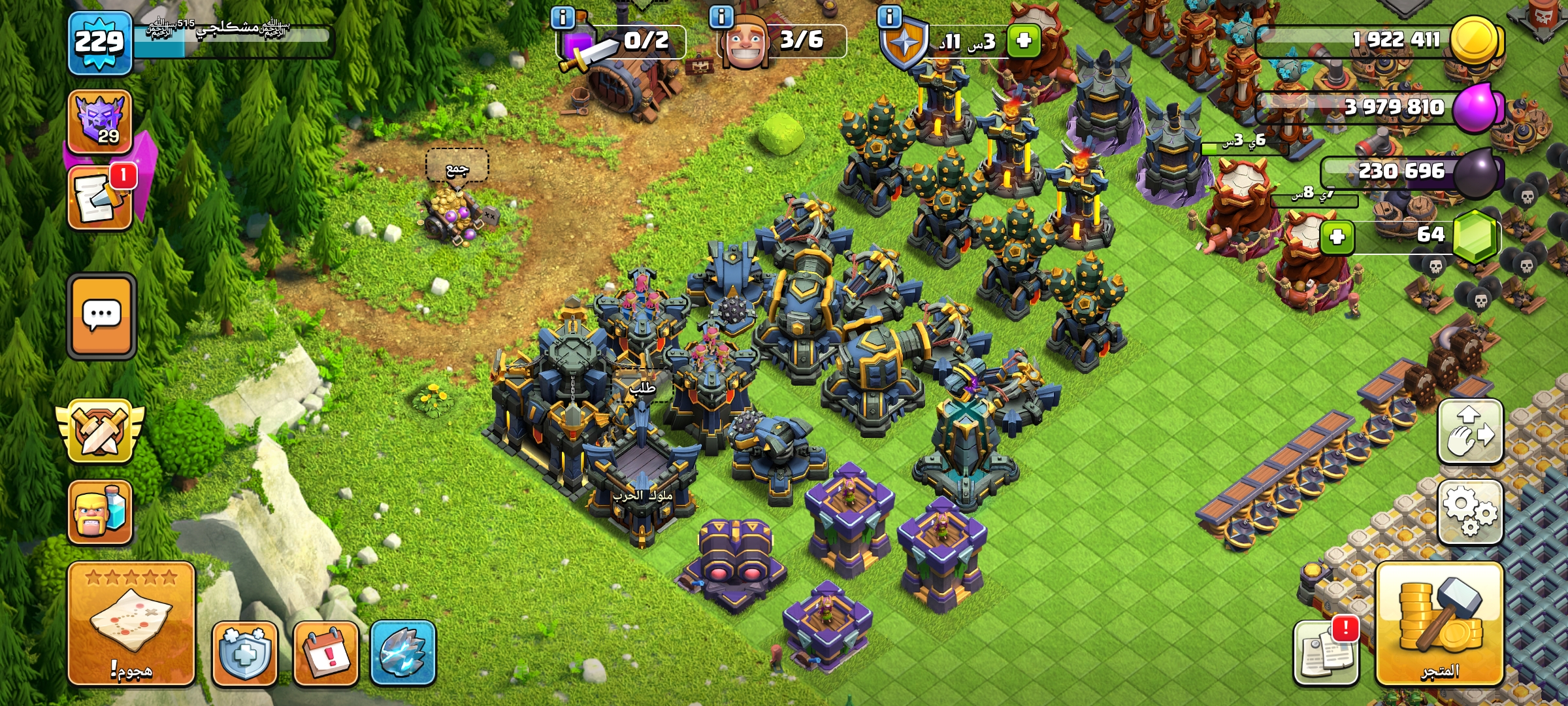Open the Shop with hammer and coins
The height and width of the screenshot is (706, 1568).
point(1439,623)
